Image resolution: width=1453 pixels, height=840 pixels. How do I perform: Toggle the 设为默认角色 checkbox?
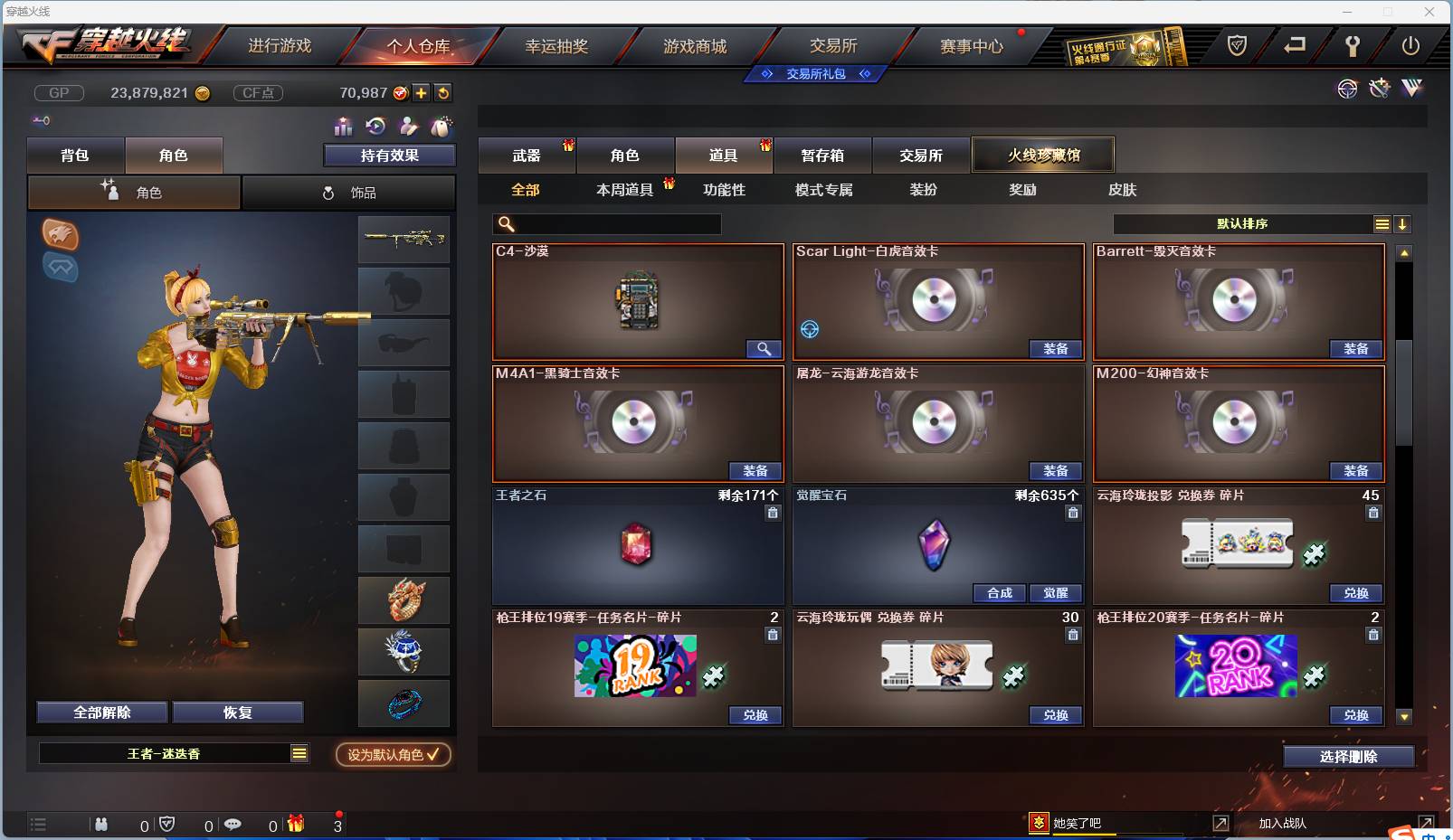click(393, 755)
